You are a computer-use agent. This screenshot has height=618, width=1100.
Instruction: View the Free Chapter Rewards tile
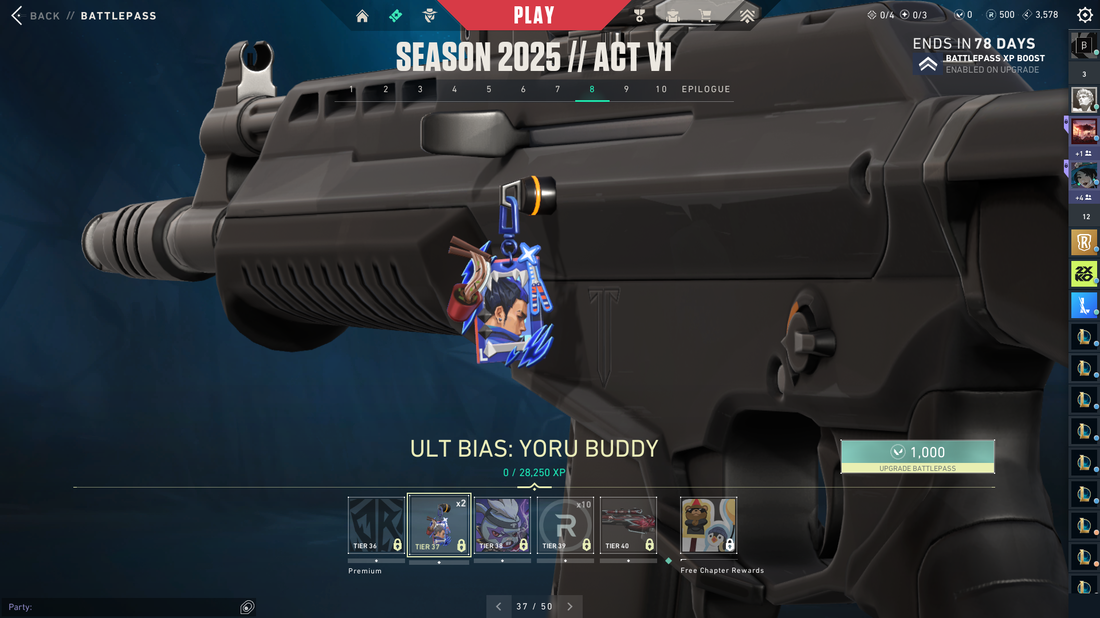point(708,525)
